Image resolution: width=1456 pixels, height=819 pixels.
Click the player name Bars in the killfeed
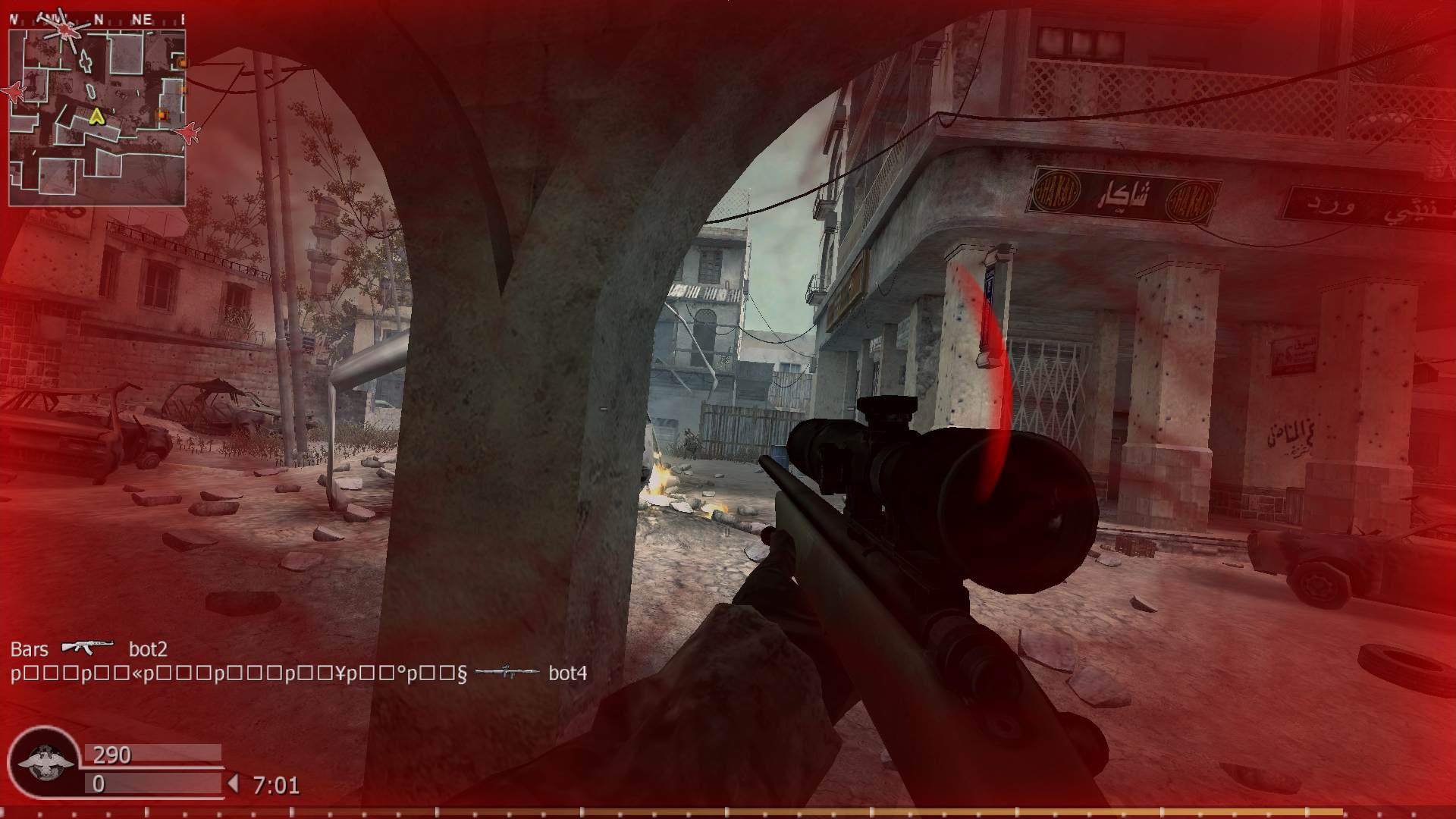pos(28,649)
